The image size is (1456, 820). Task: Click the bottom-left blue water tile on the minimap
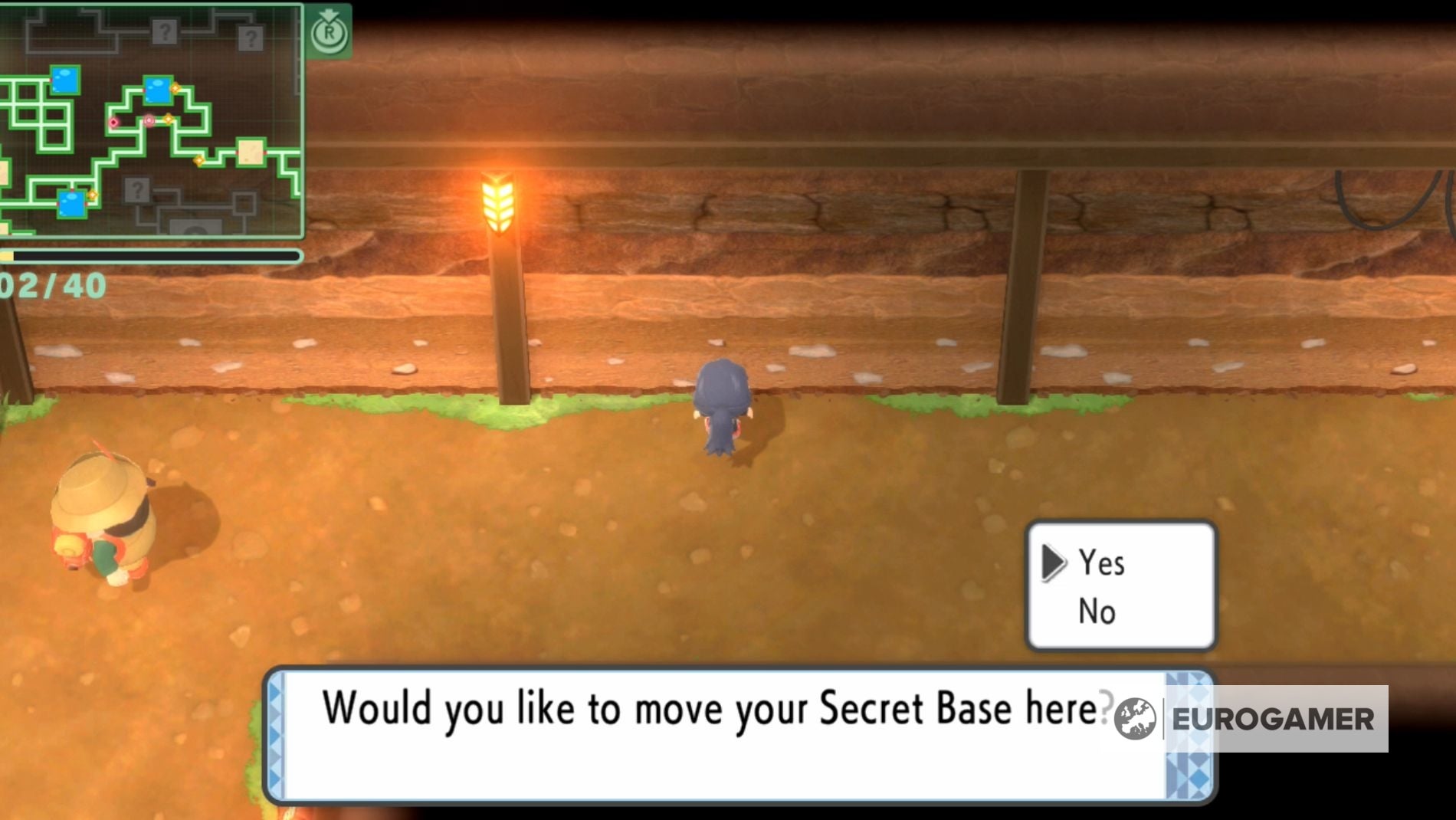click(71, 203)
